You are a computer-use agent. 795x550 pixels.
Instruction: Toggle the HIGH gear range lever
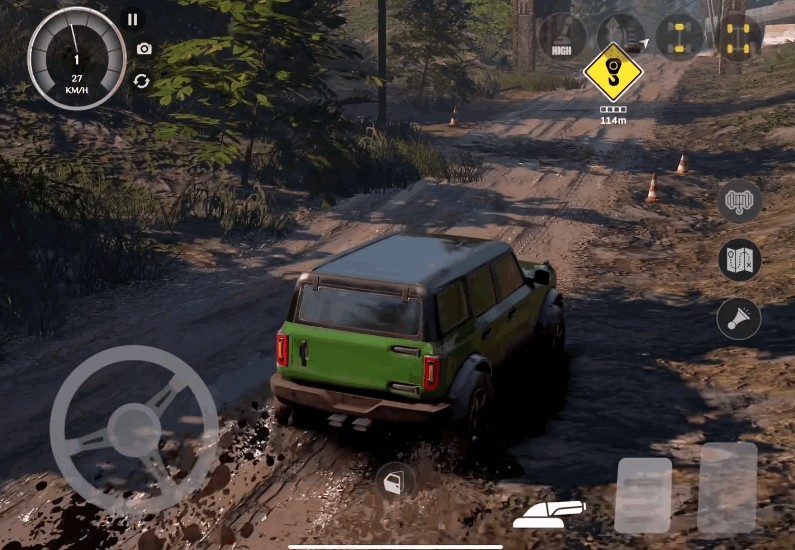click(562, 37)
